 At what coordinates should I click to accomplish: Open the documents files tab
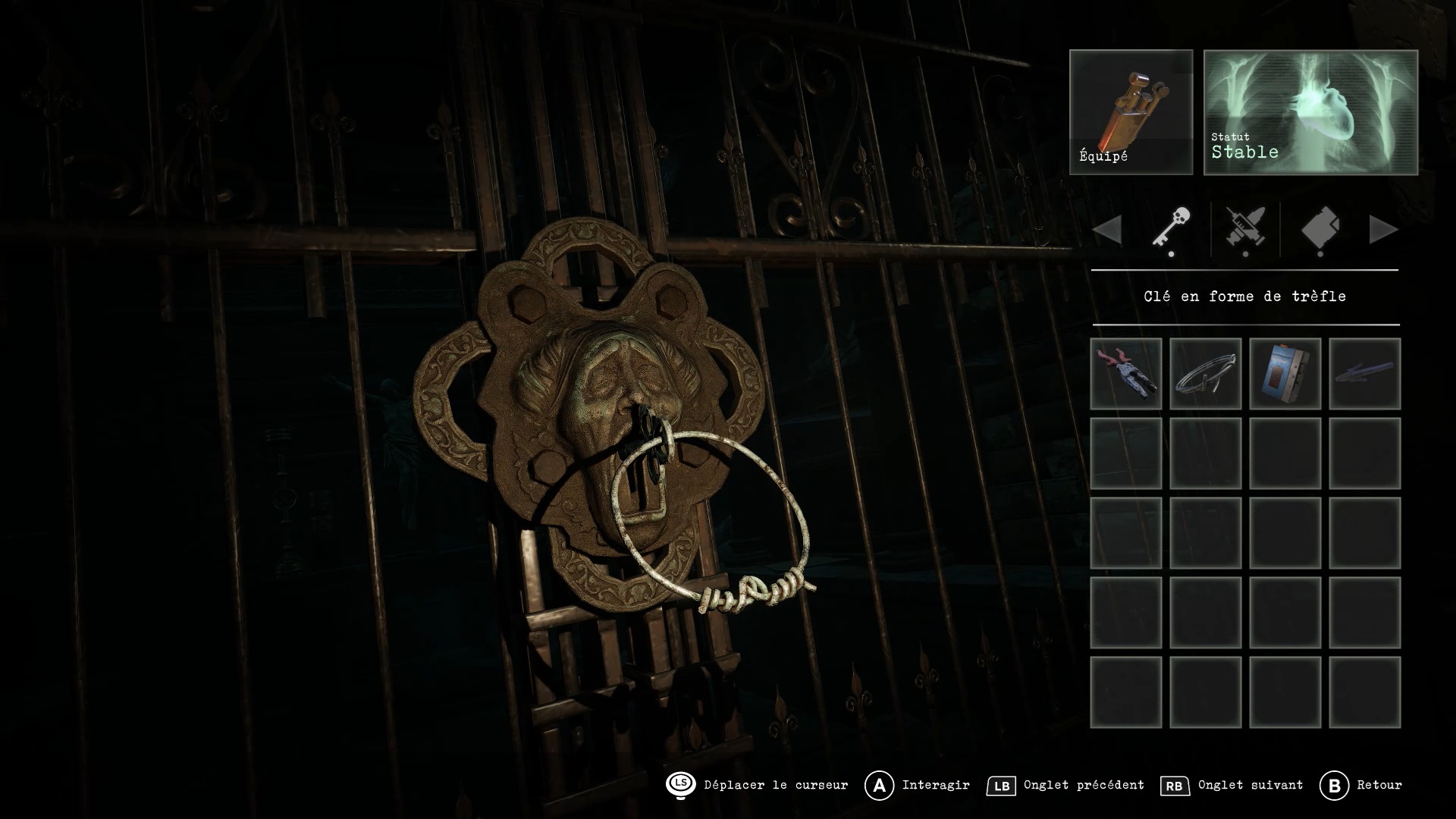click(1320, 228)
